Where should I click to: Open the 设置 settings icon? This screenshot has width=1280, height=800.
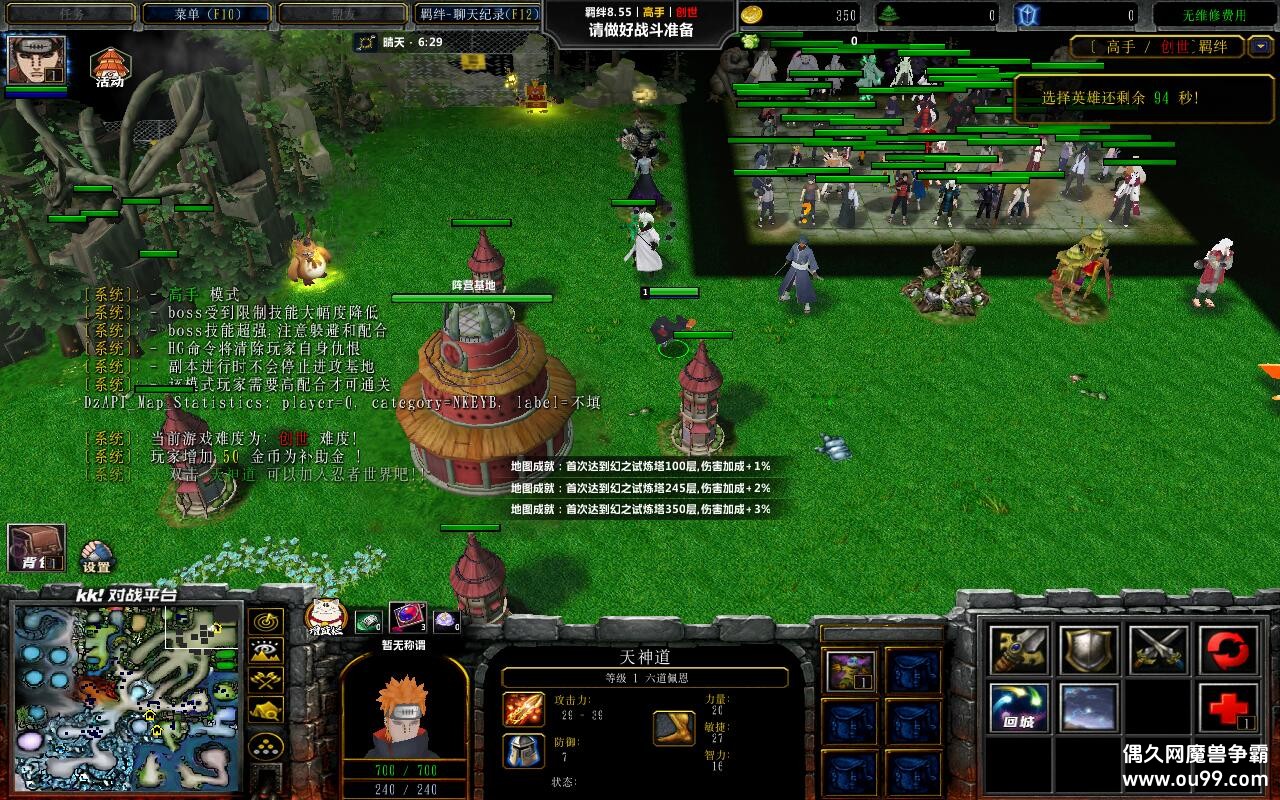coord(96,556)
